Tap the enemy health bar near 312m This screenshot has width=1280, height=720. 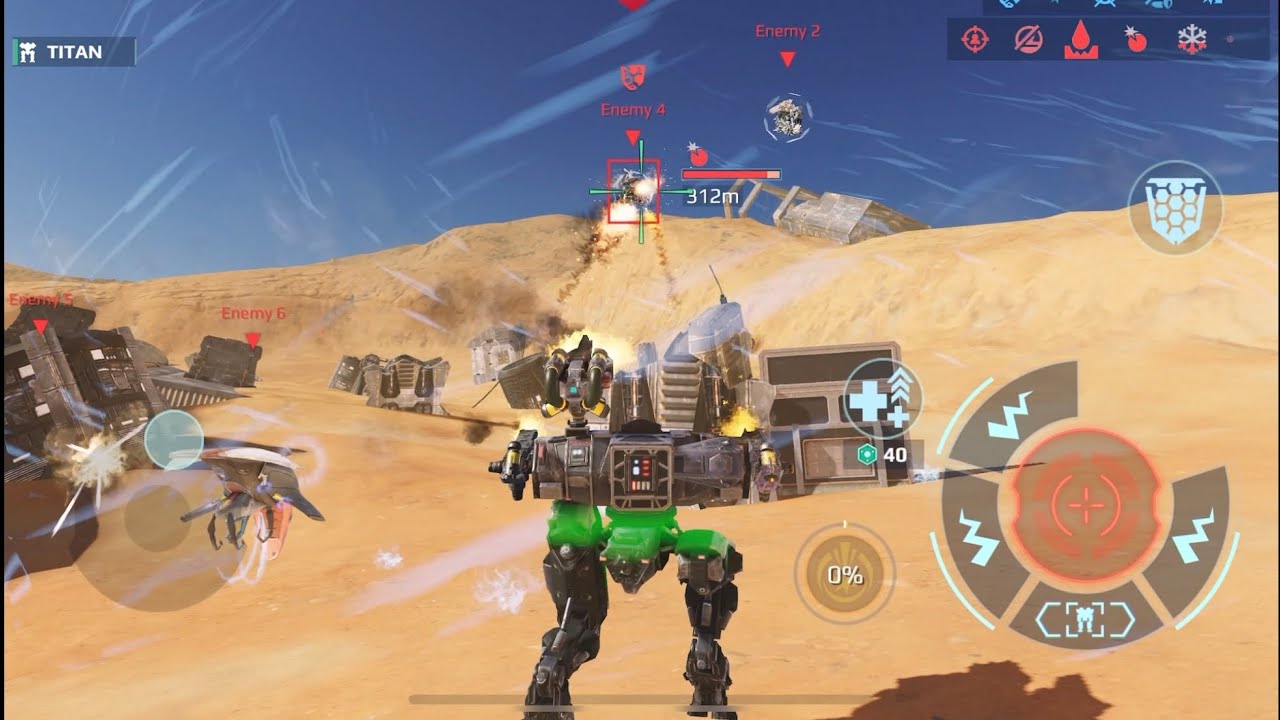tap(730, 172)
